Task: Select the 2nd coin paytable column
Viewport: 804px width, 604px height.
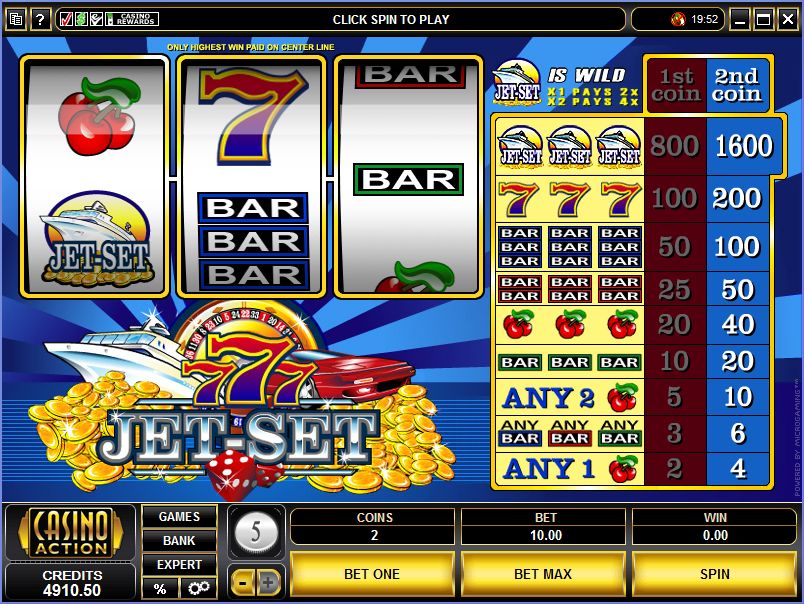Action: (x=736, y=85)
